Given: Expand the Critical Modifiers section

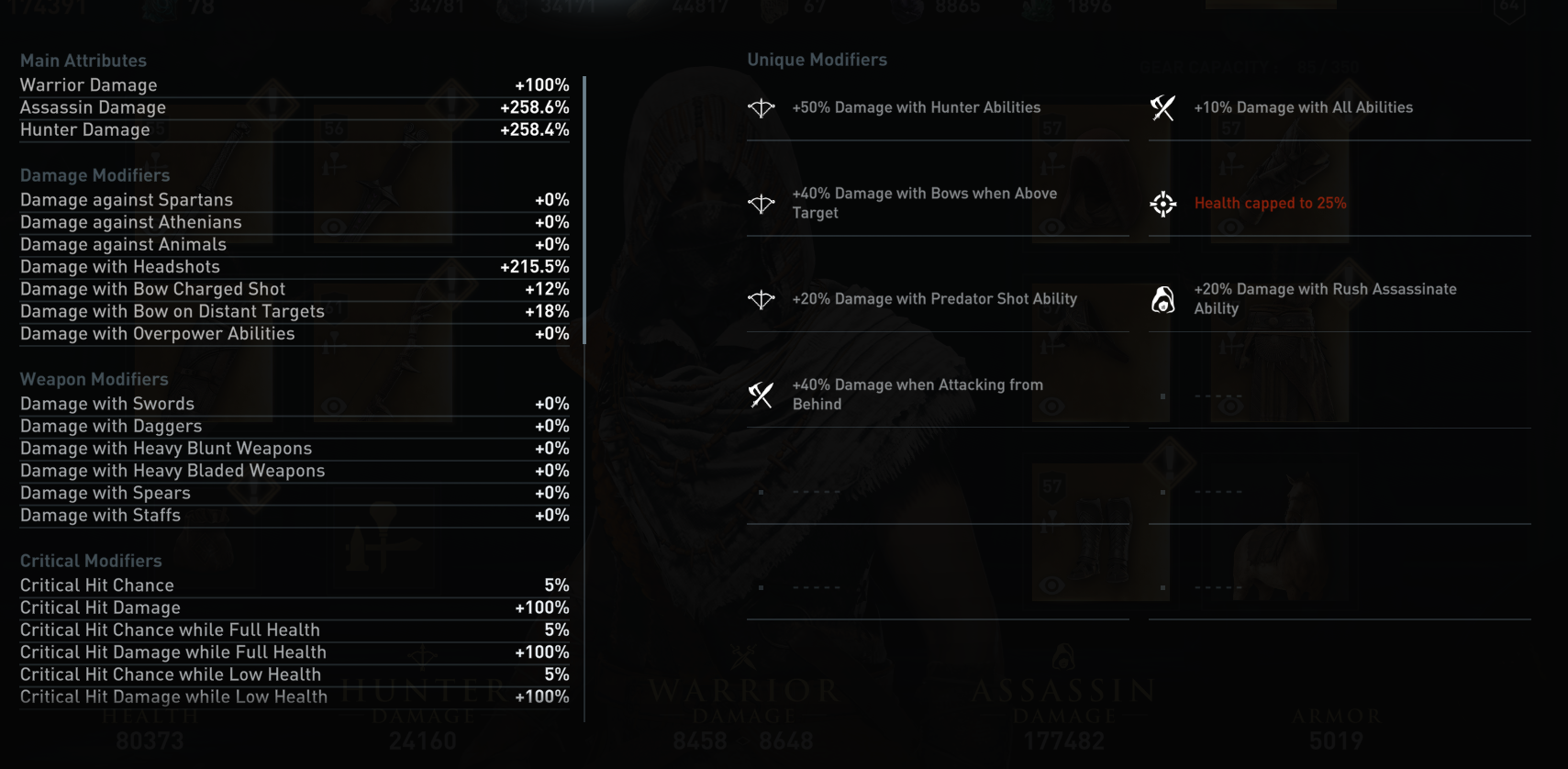Looking at the screenshot, I should click(x=91, y=561).
